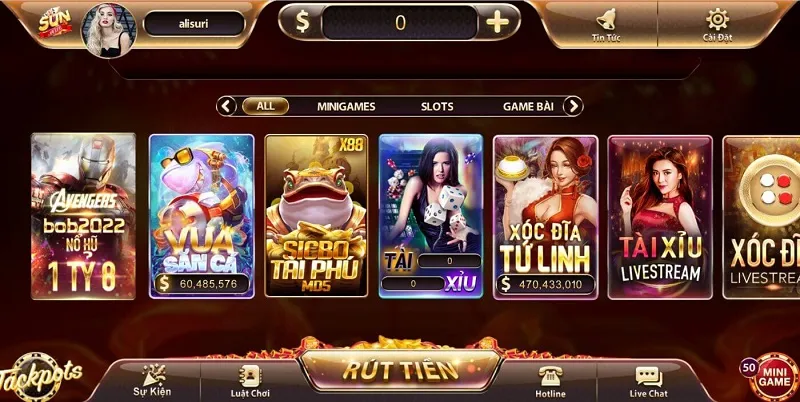Viewport: 800px width, 402px height.
Task: Click the left category arrow
Action: pos(227,106)
